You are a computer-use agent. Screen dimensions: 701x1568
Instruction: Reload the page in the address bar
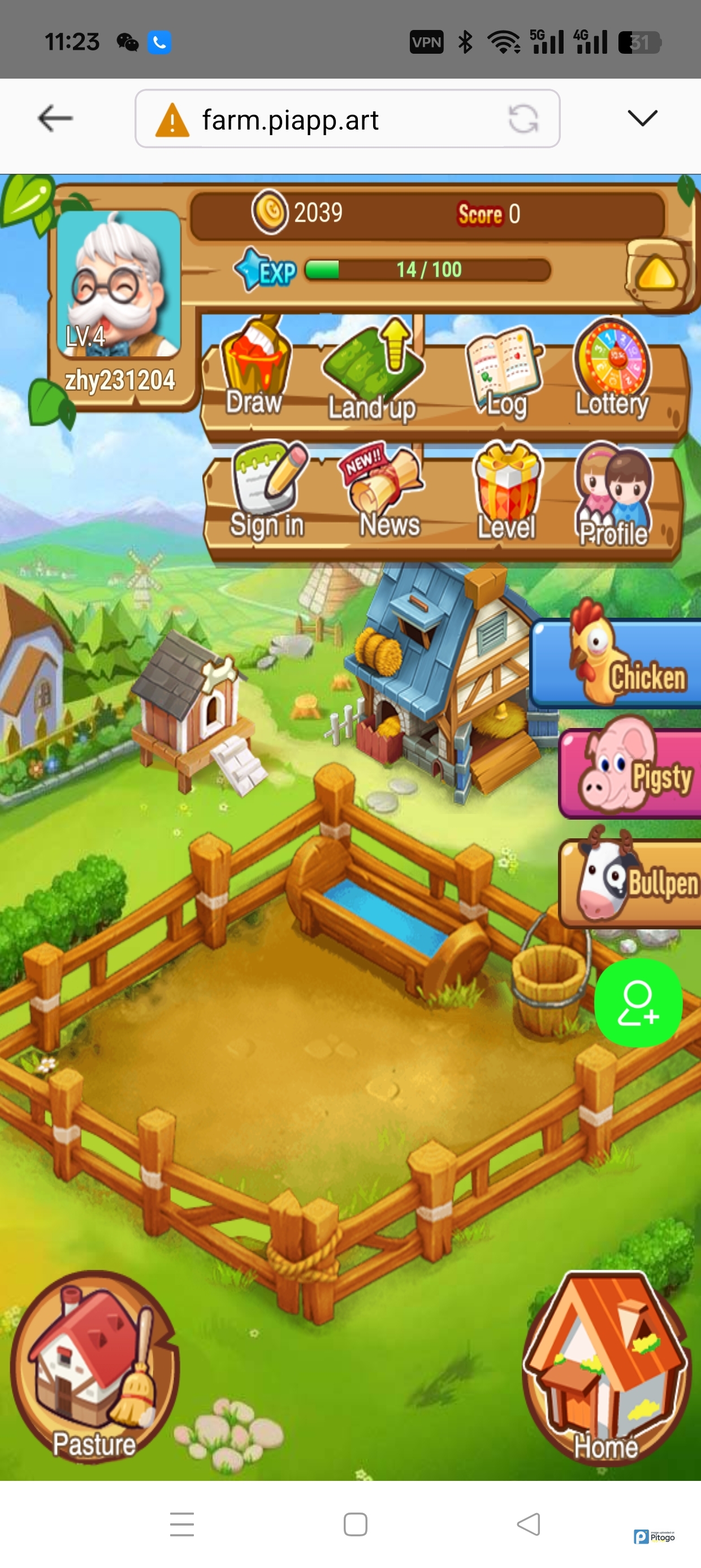523,119
